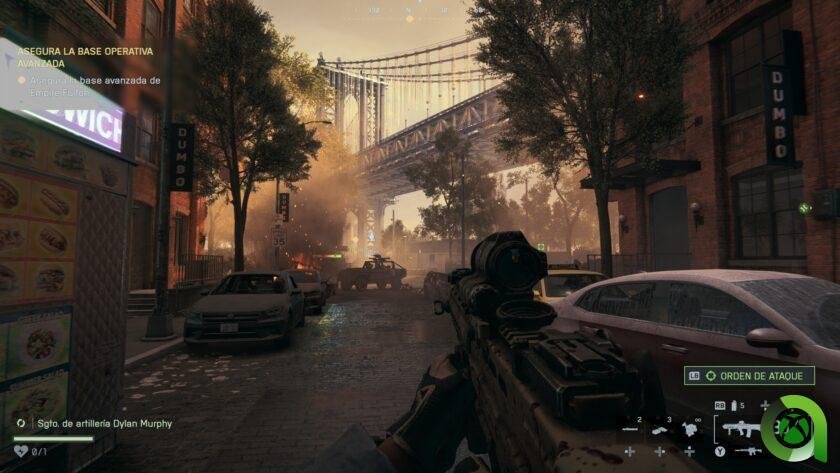Select the gadget slot with count 3
The height and width of the screenshot is (473, 840).
[x=661, y=429]
